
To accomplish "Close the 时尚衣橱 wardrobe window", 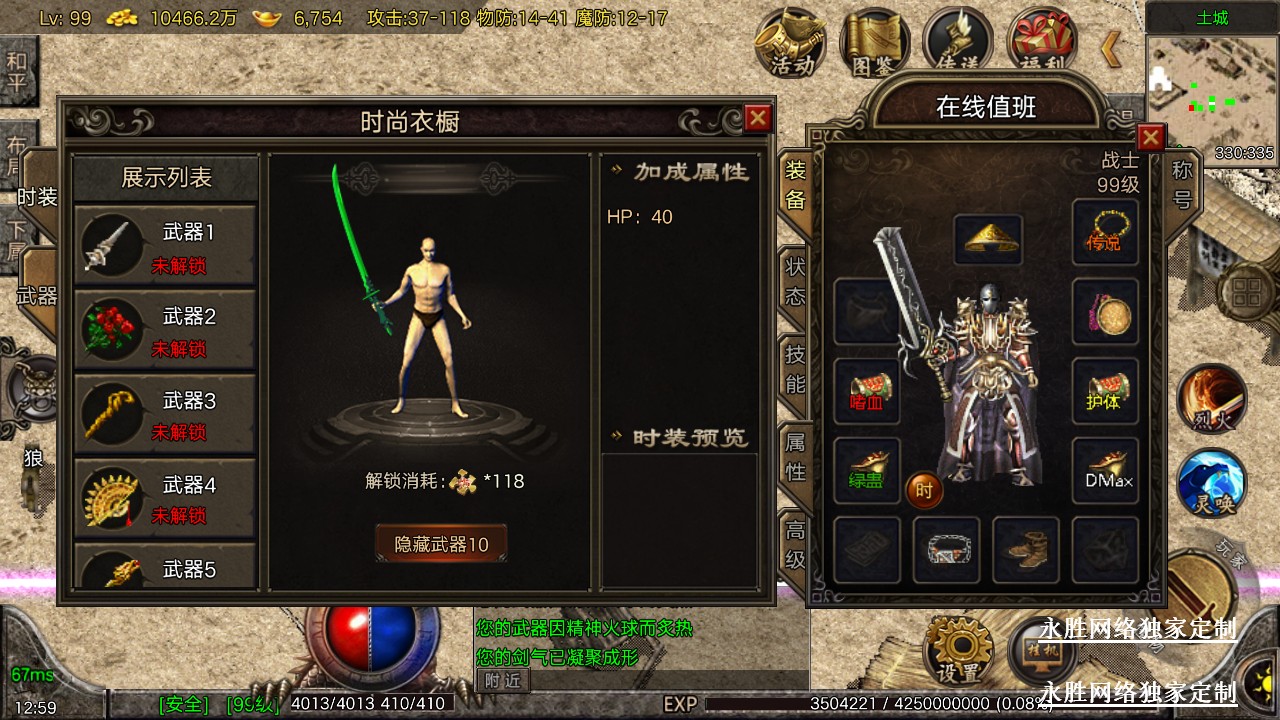I will (x=758, y=118).
